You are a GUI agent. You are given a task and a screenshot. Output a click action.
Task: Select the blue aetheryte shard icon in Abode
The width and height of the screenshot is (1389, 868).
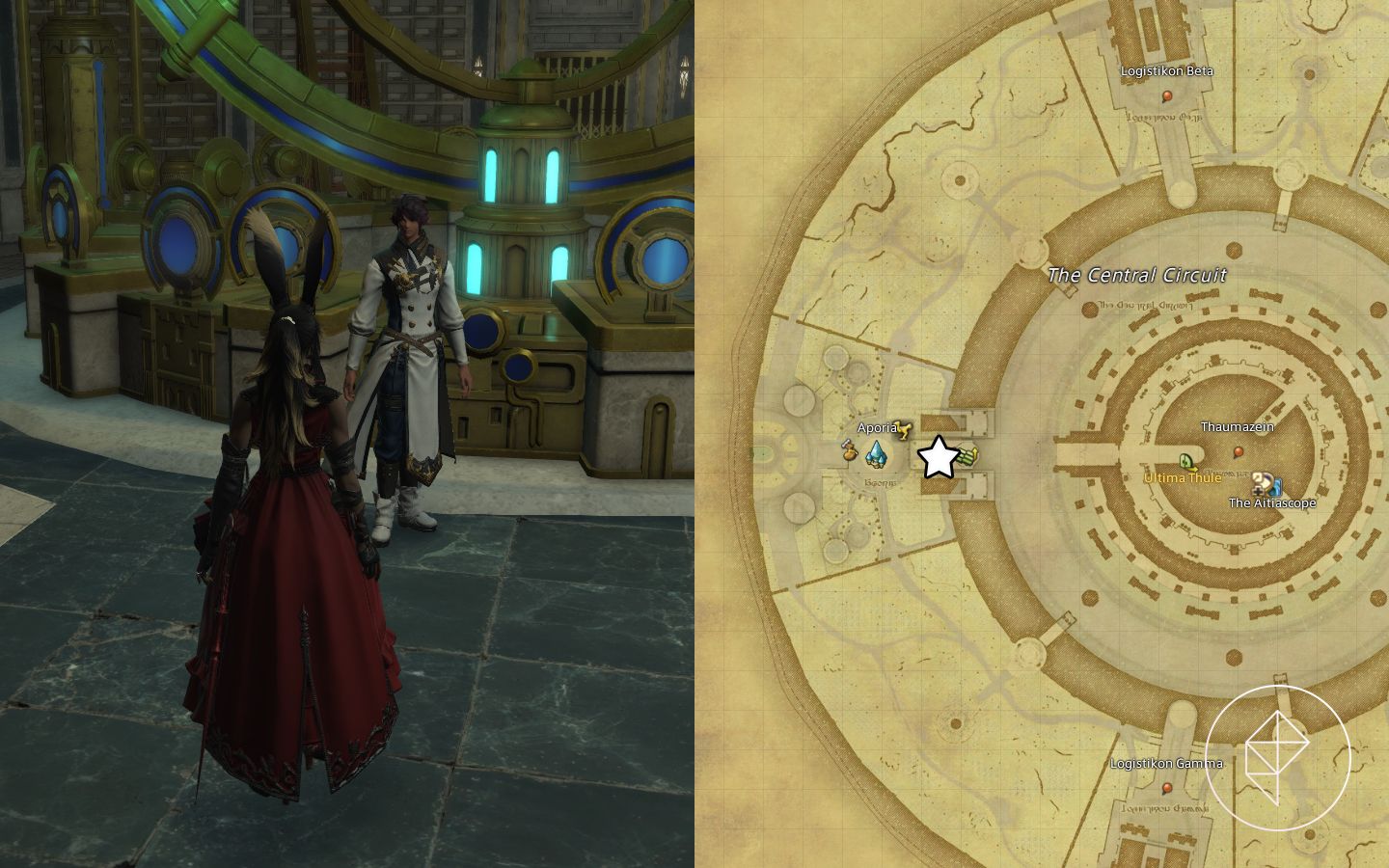[876, 453]
